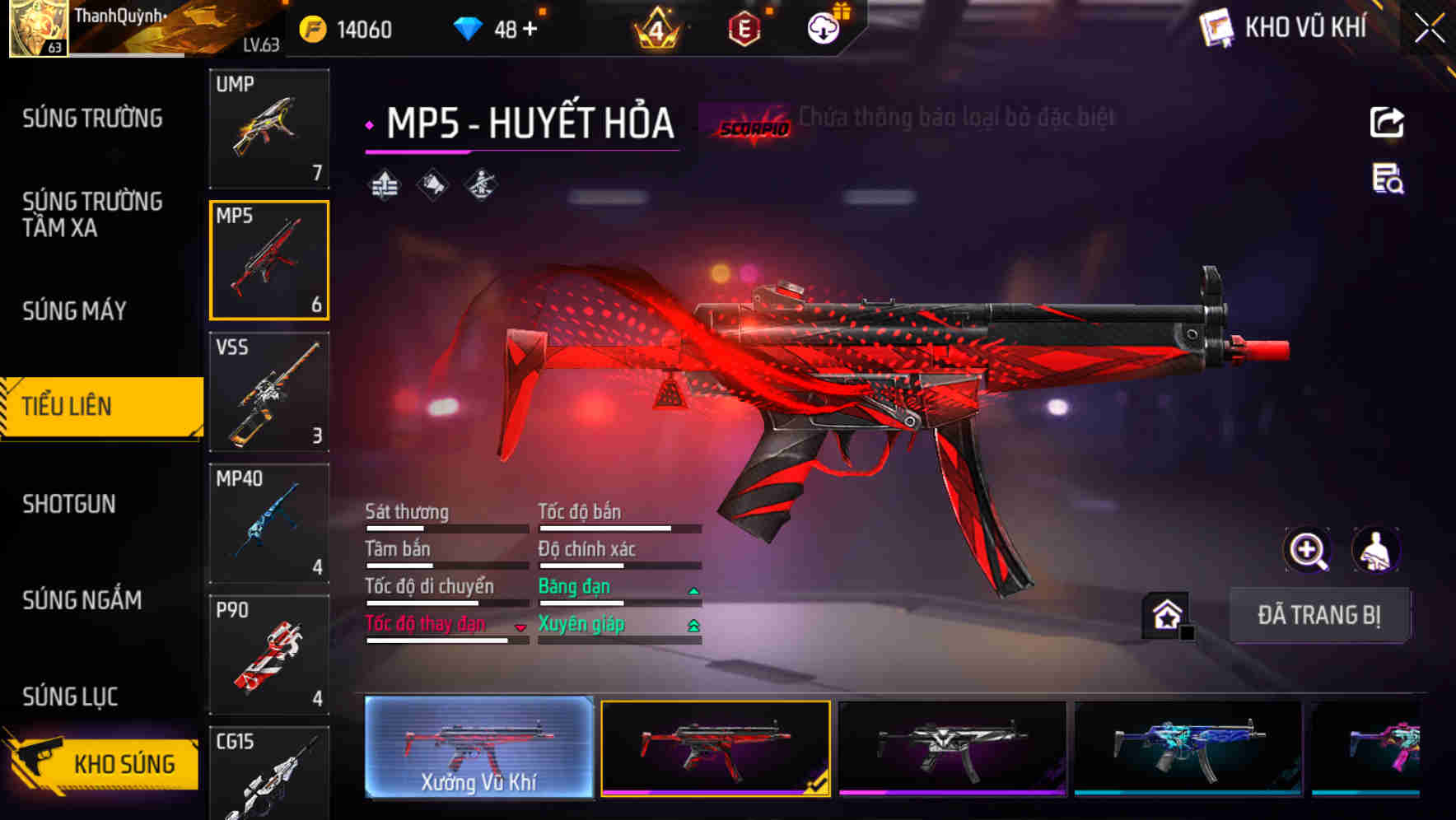Select the magnifier zoom preview icon
Image resolution: width=1456 pixels, height=820 pixels.
1309,550
